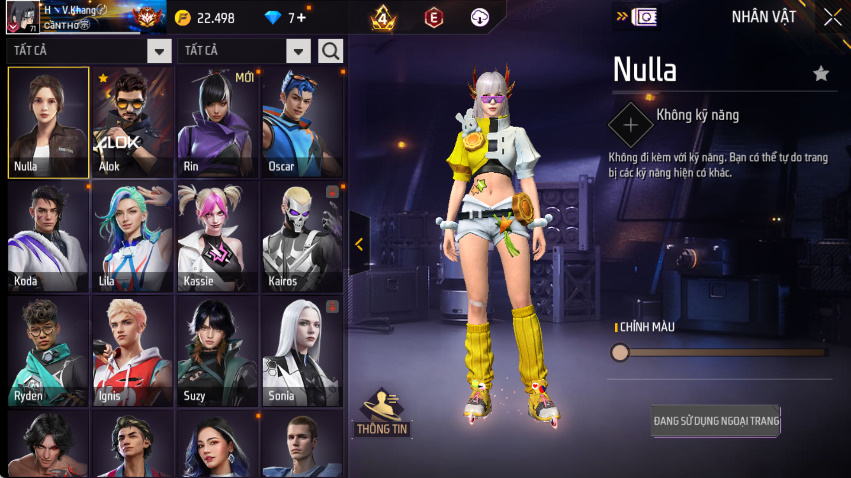Adjust the Chỉnh Màu color slider handle
The width and height of the screenshot is (851, 478).
(x=620, y=352)
